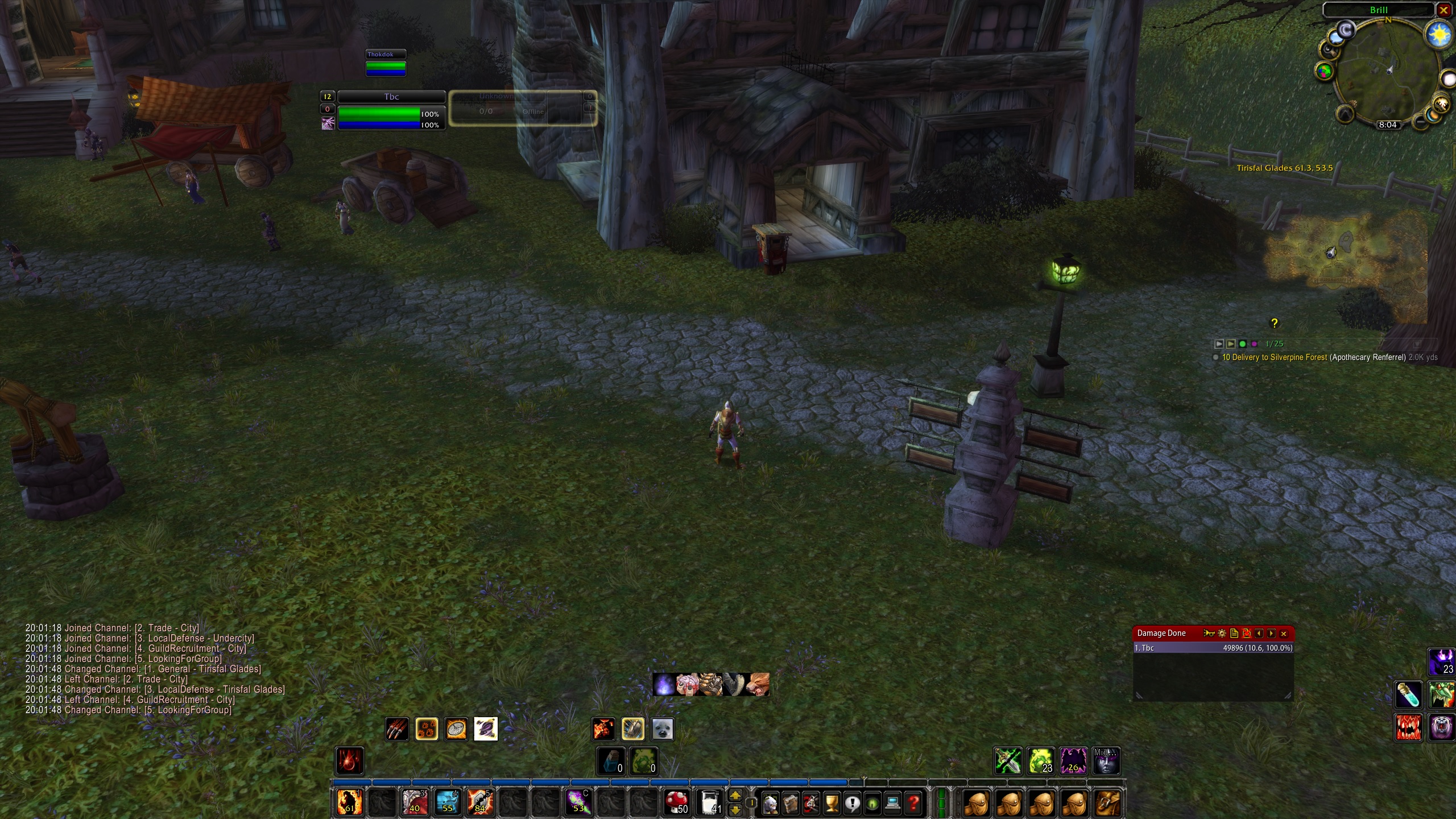
Task: Toggle the purple dot filter in quest tracker
Action: click(x=1254, y=344)
